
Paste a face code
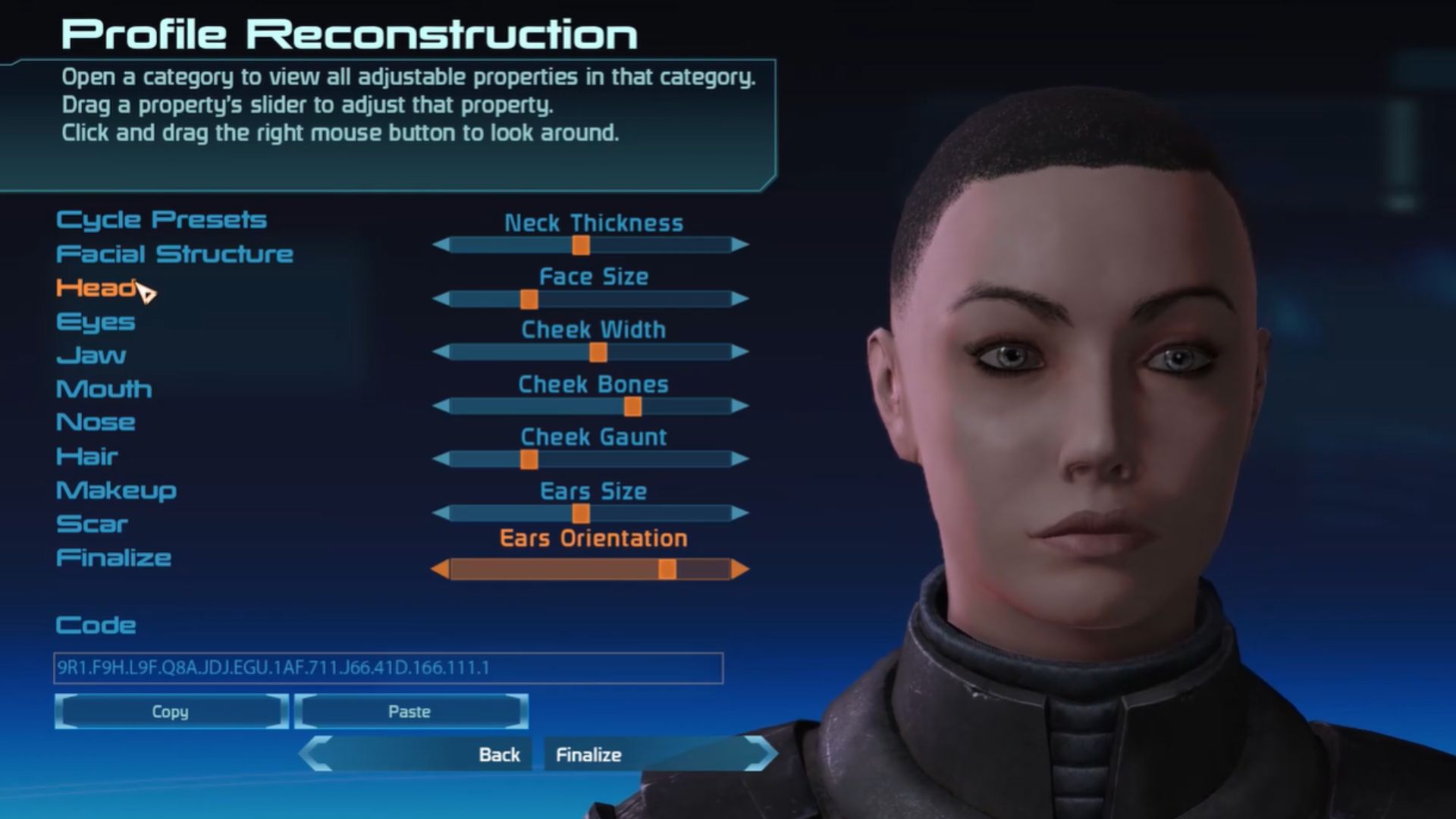coord(410,712)
